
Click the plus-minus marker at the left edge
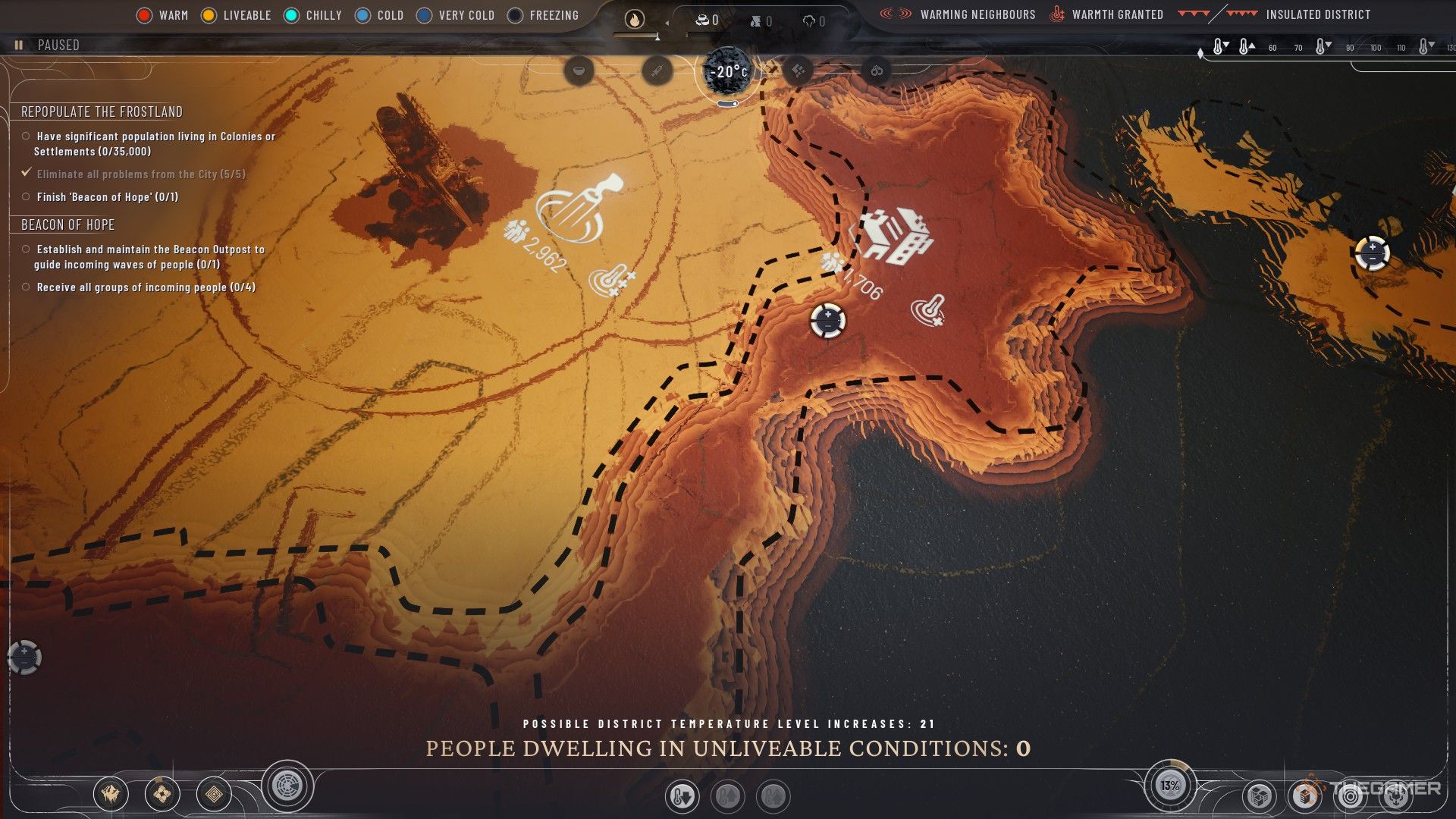[x=24, y=657]
